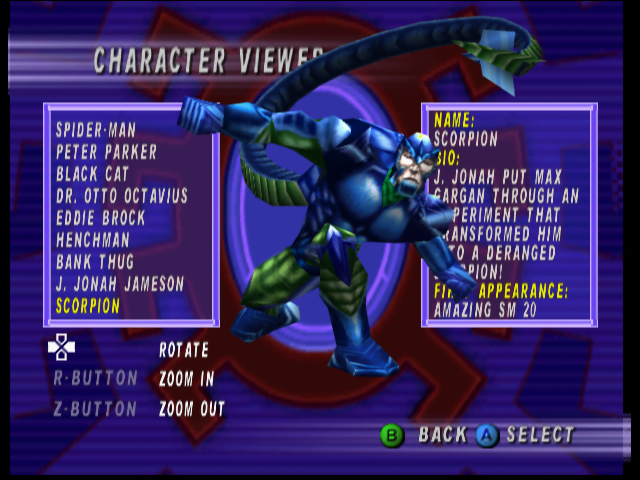Click the highlighted Scorpion entry
Screen dimensions: 640x480
pyautogui.click(x=88, y=306)
